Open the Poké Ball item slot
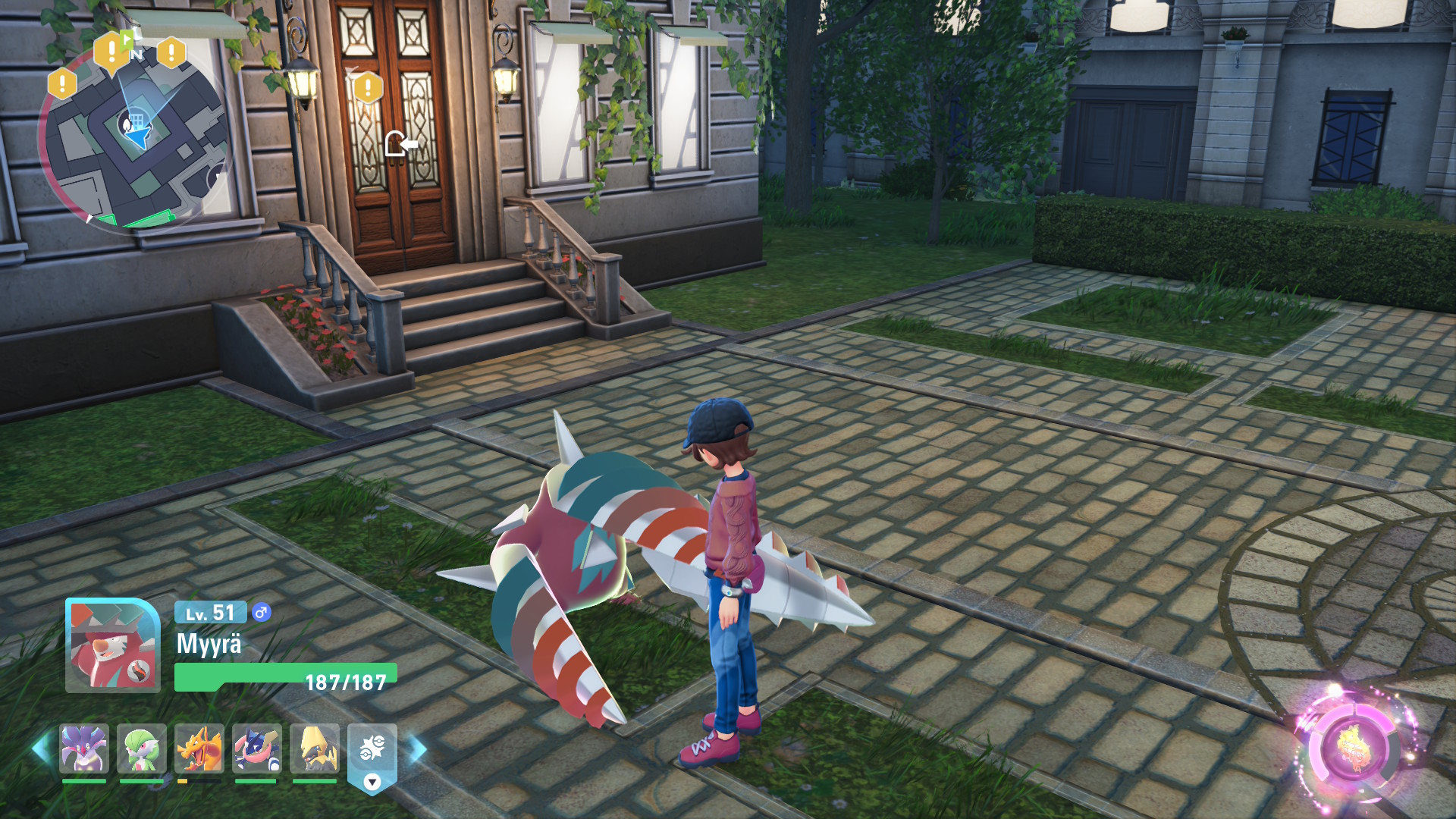 click(372, 751)
